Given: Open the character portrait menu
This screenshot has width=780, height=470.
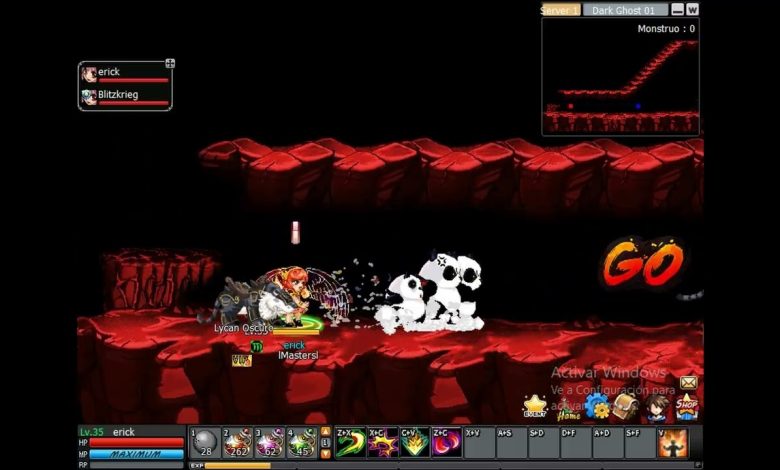Looking at the screenshot, I should pos(656,406).
